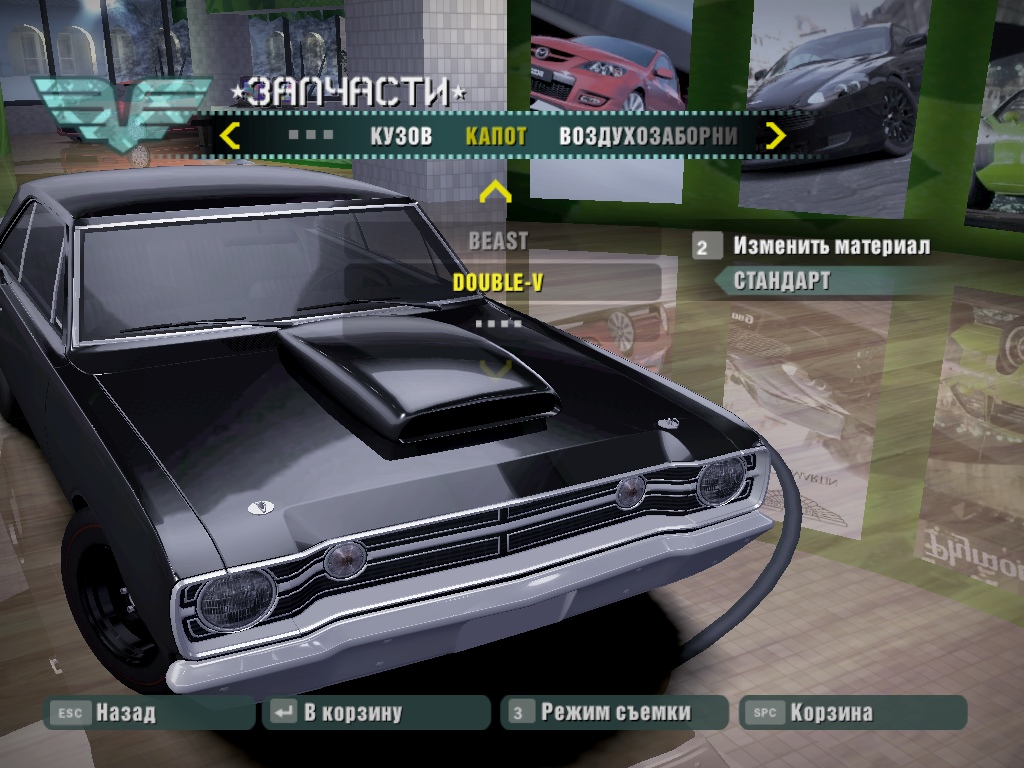Select the КАПОТ category tab
Viewport: 1024px width, 768px height.
point(495,137)
